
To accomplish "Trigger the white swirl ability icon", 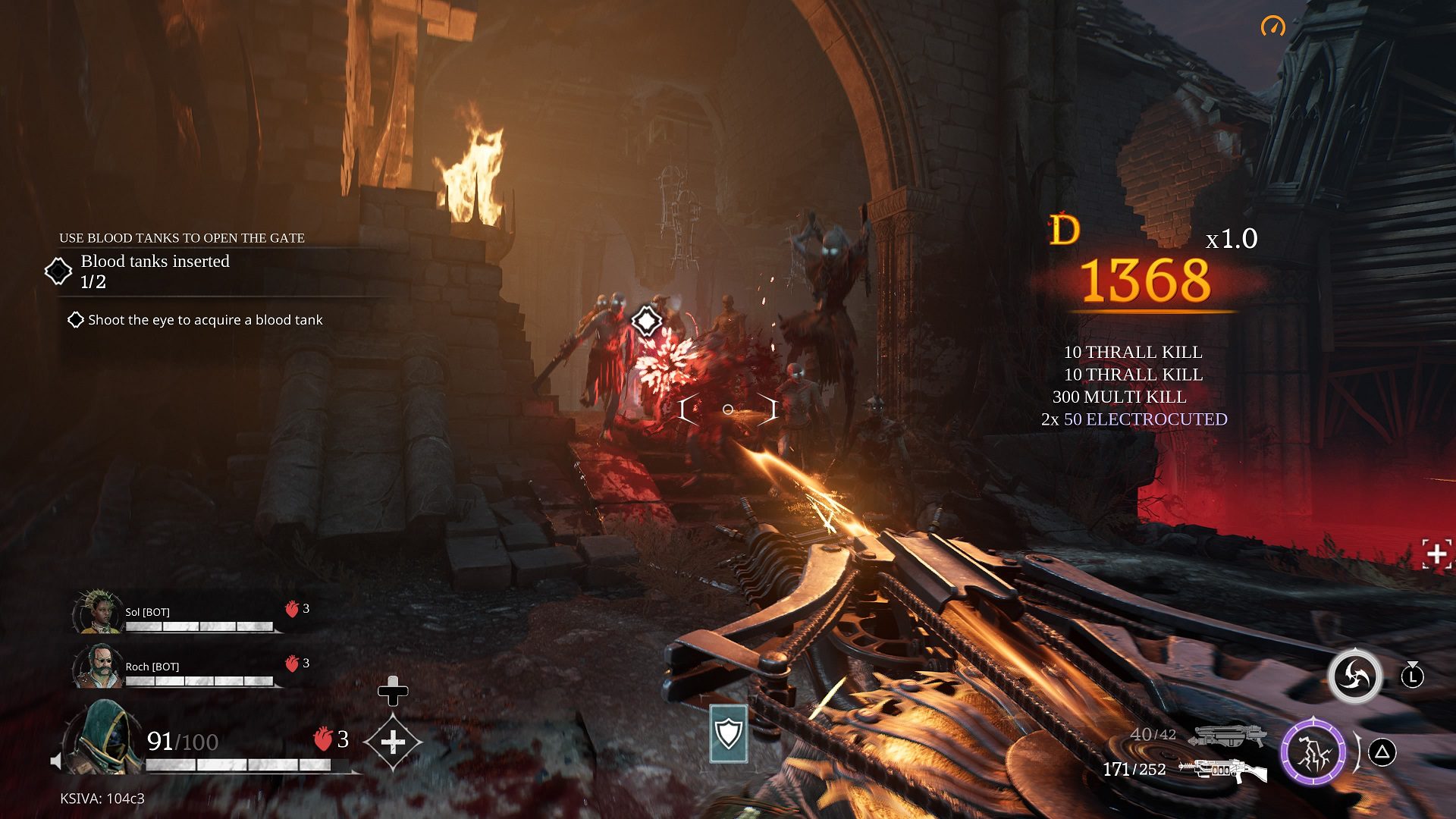I will [x=1354, y=676].
